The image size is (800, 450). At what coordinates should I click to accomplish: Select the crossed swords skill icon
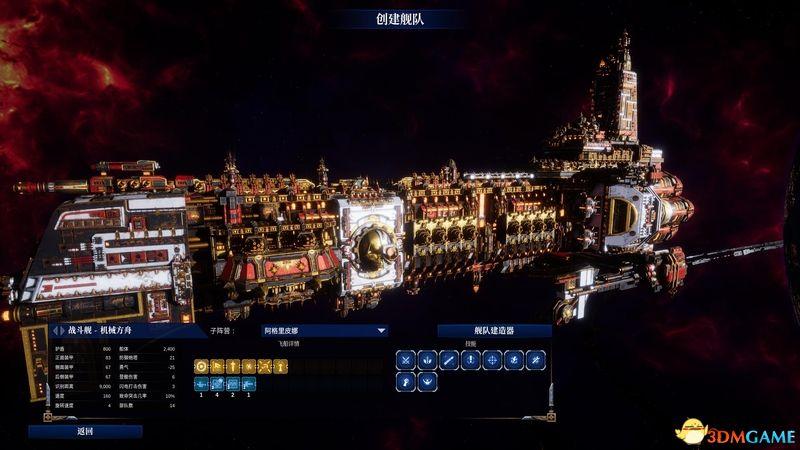click(404, 360)
